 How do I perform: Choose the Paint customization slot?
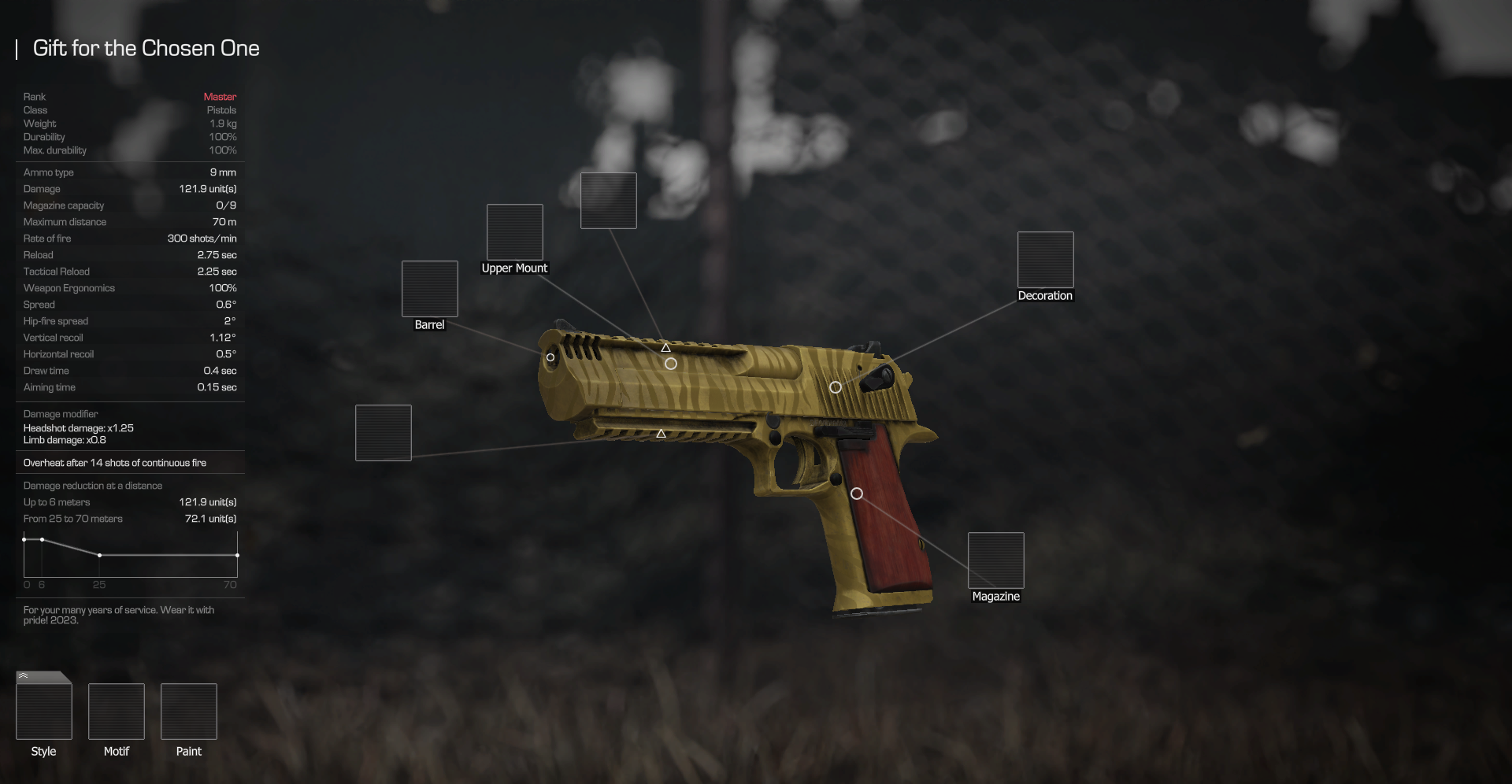tap(189, 712)
